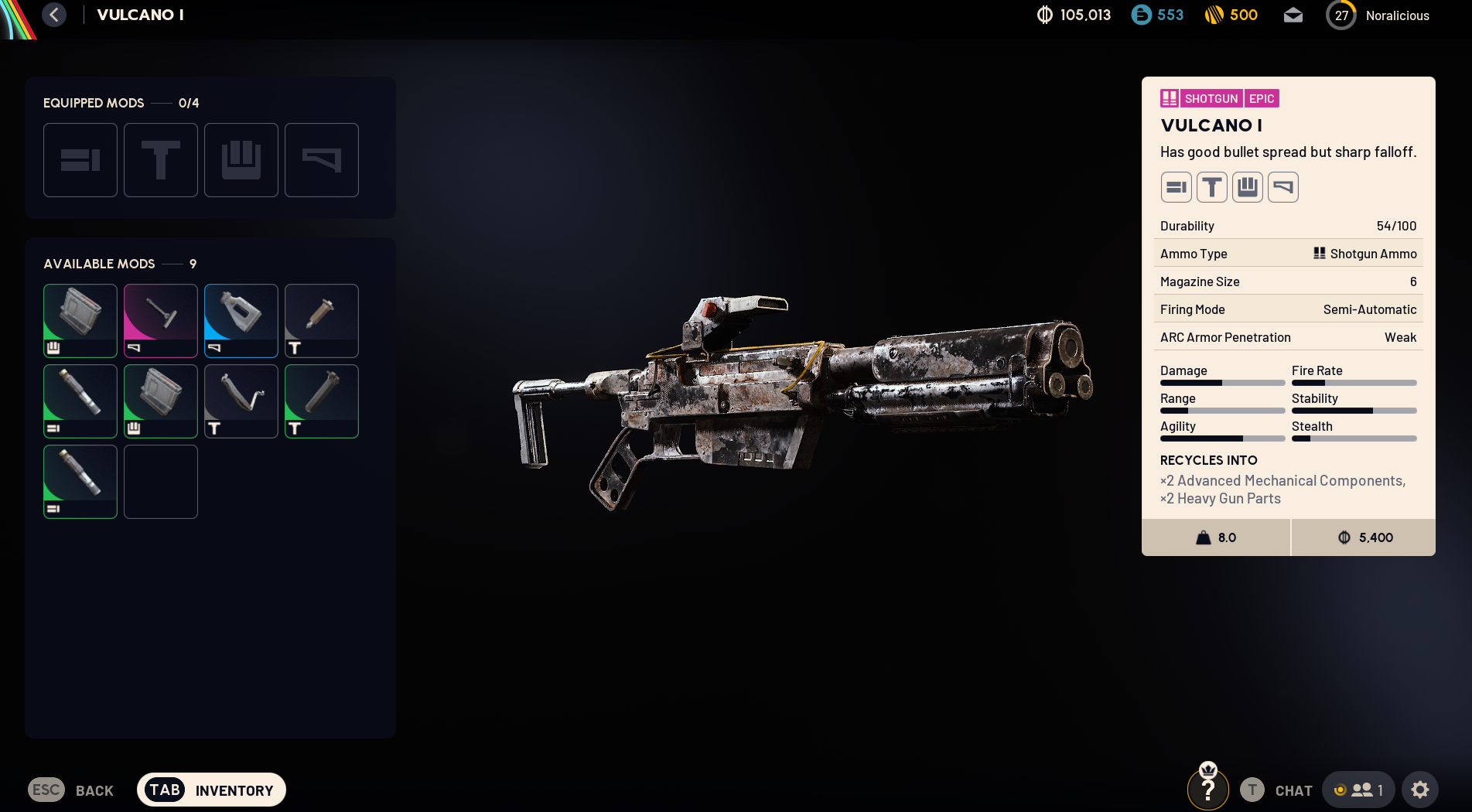The width and height of the screenshot is (1472, 812).
Task: Click the back arrow beside Vulcano I
Action: [54, 15]
